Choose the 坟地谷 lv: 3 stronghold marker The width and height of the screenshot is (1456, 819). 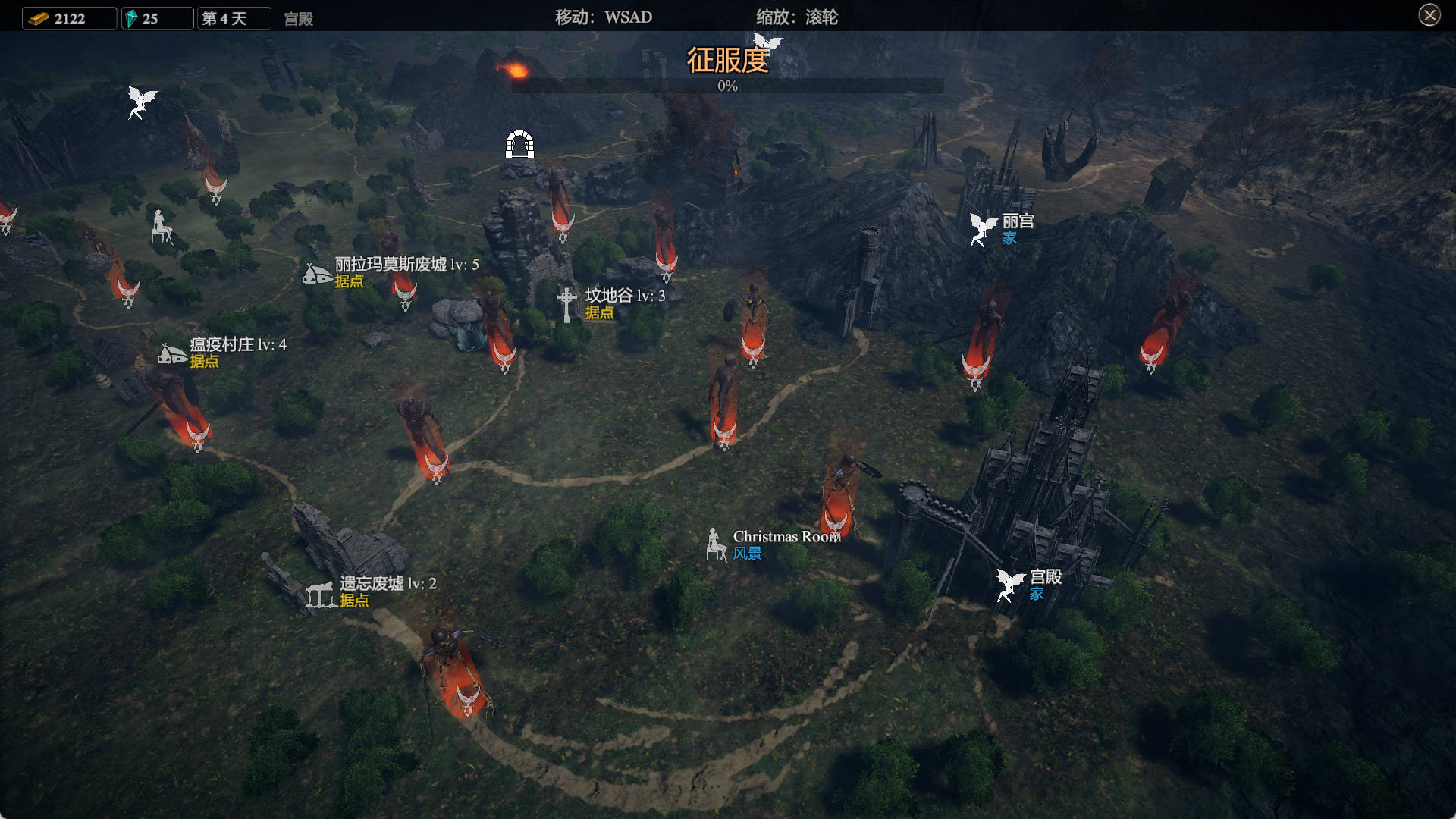click(566, 303)
